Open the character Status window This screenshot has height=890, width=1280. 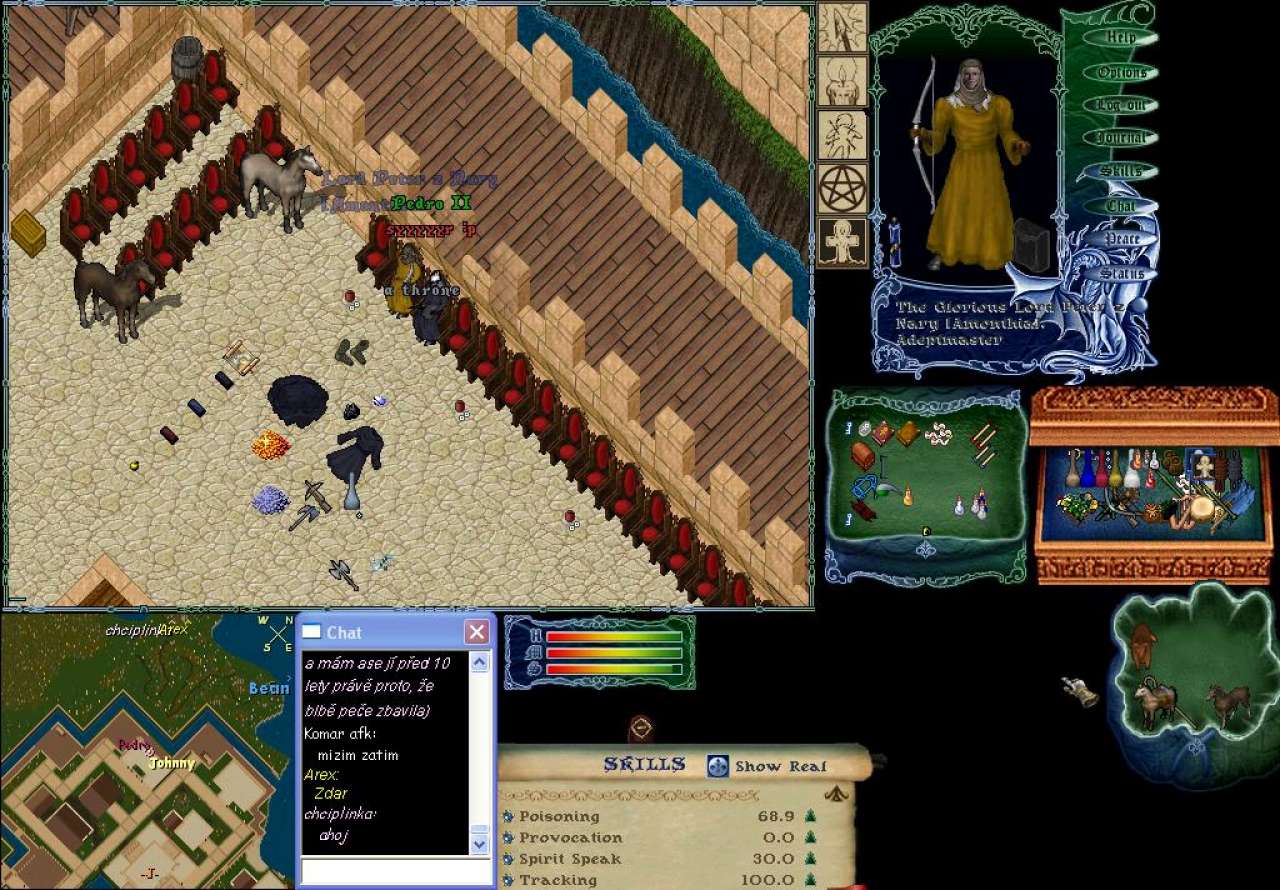tap(1122, 273)
